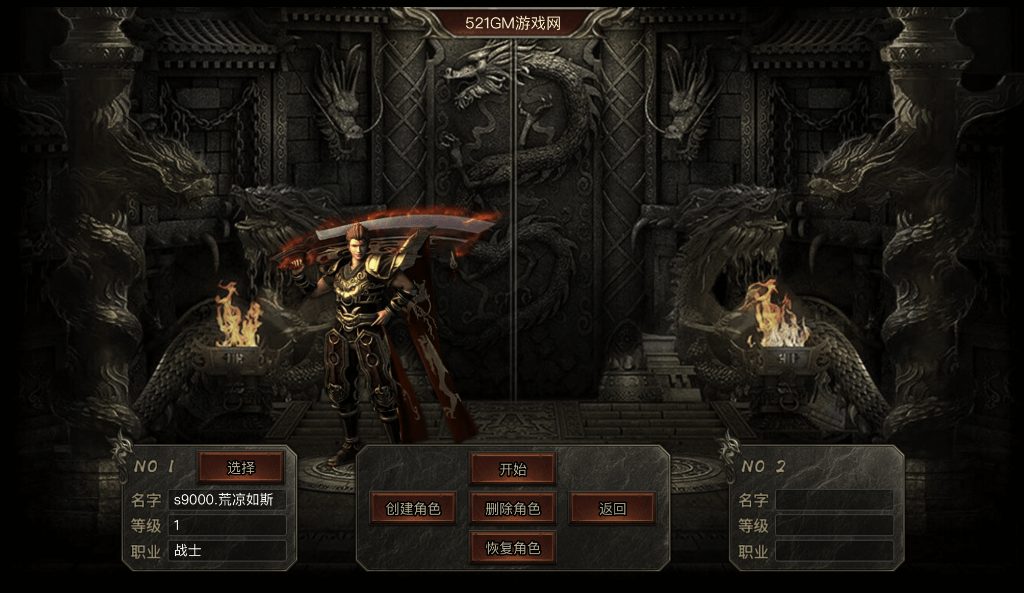Open 创建角色 to create a character
This screenshot has height=593, width=1024.
tap(413, 509)
